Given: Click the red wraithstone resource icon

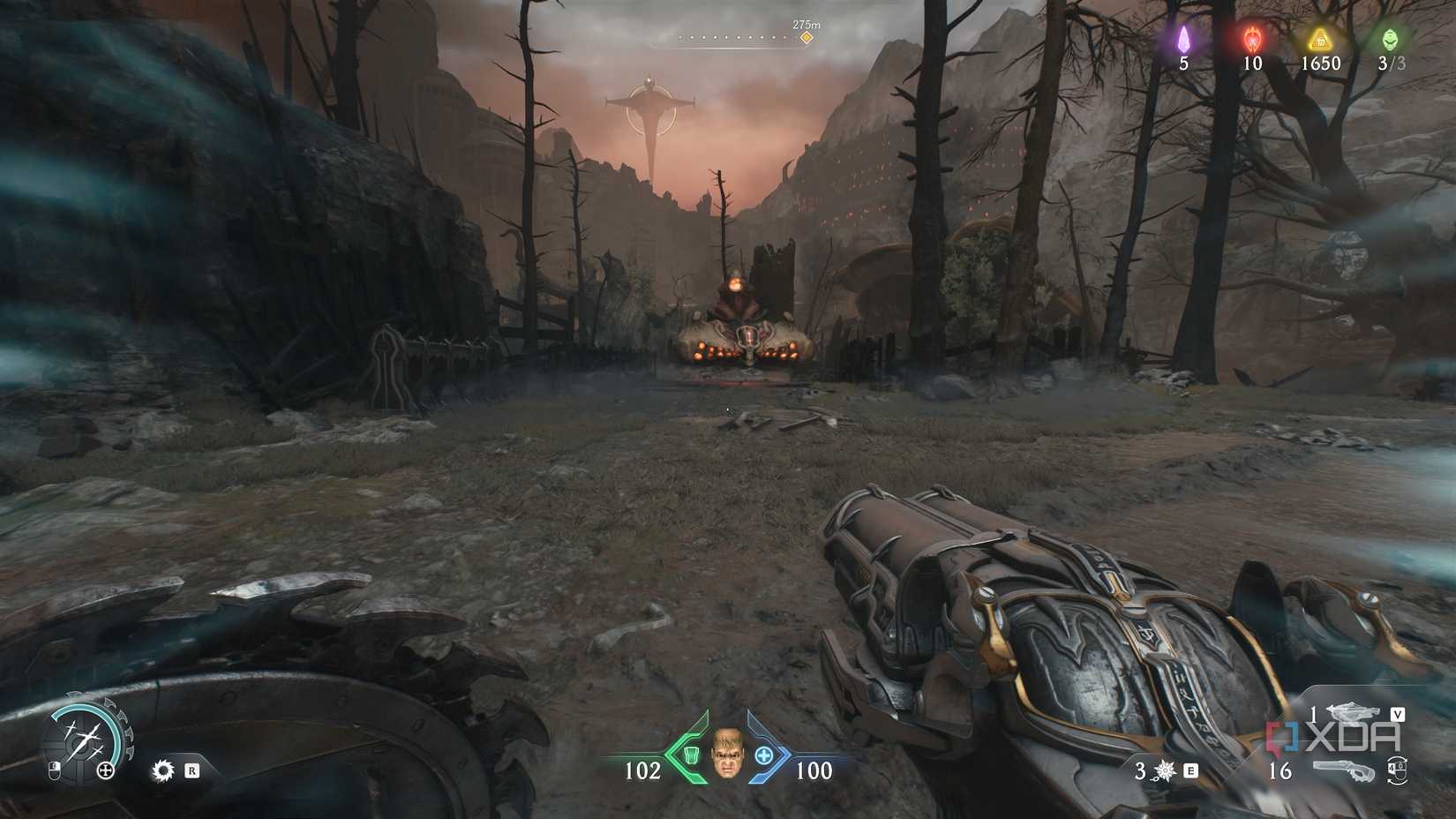Looking at the screenshot, I should click(x=1252, y=40).
